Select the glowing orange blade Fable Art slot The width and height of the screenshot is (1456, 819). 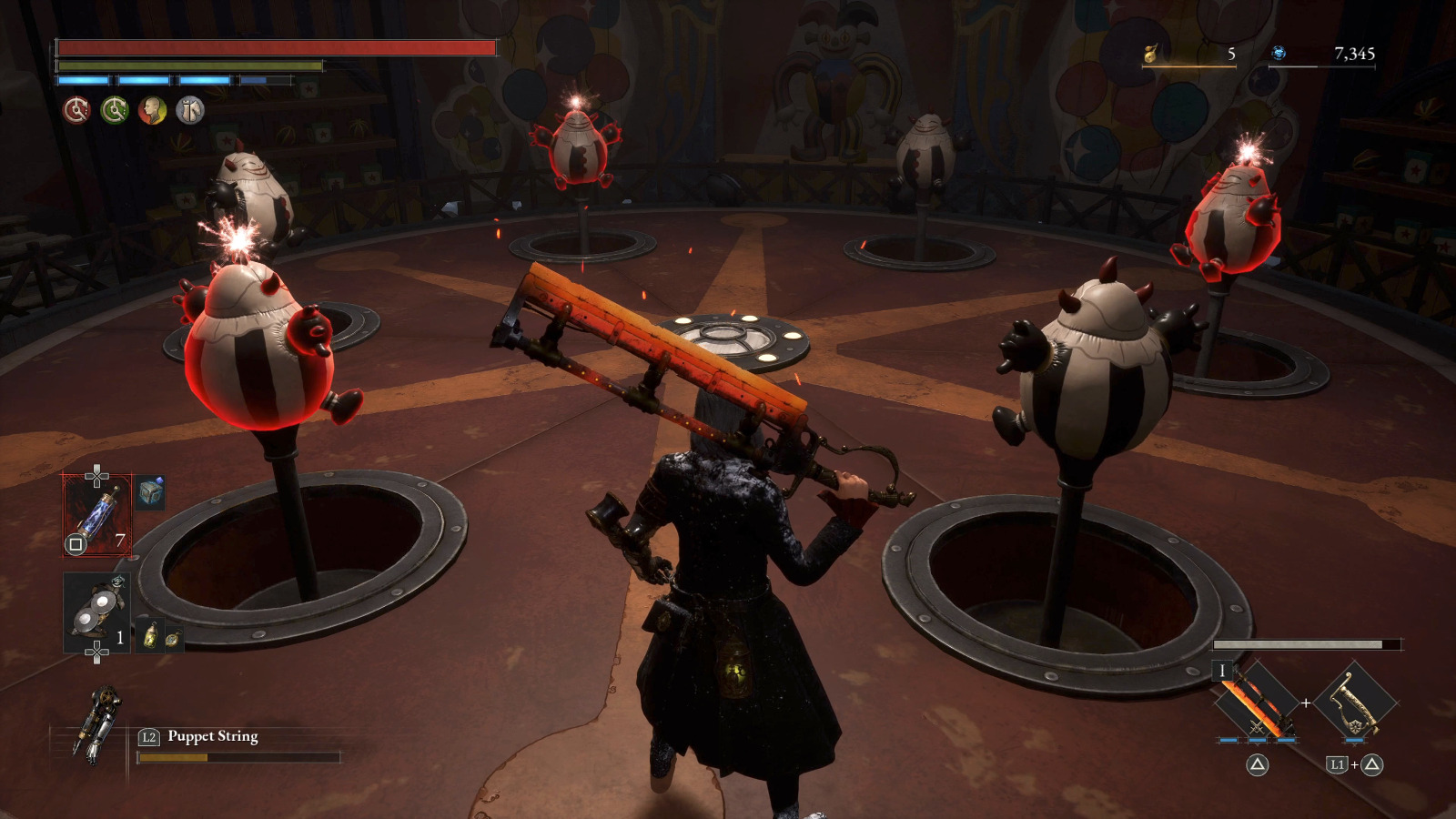[1258, 703]
